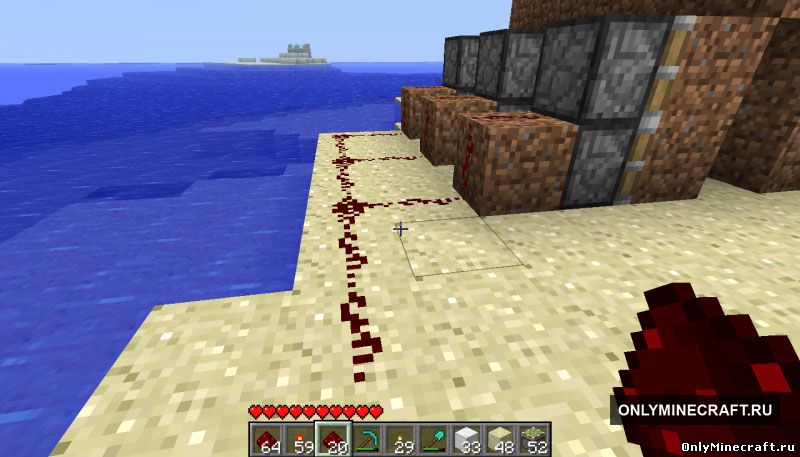
Task: Equip the diamond shovel from hotbar
Action: pyautogui.click(x=434, y=439)
